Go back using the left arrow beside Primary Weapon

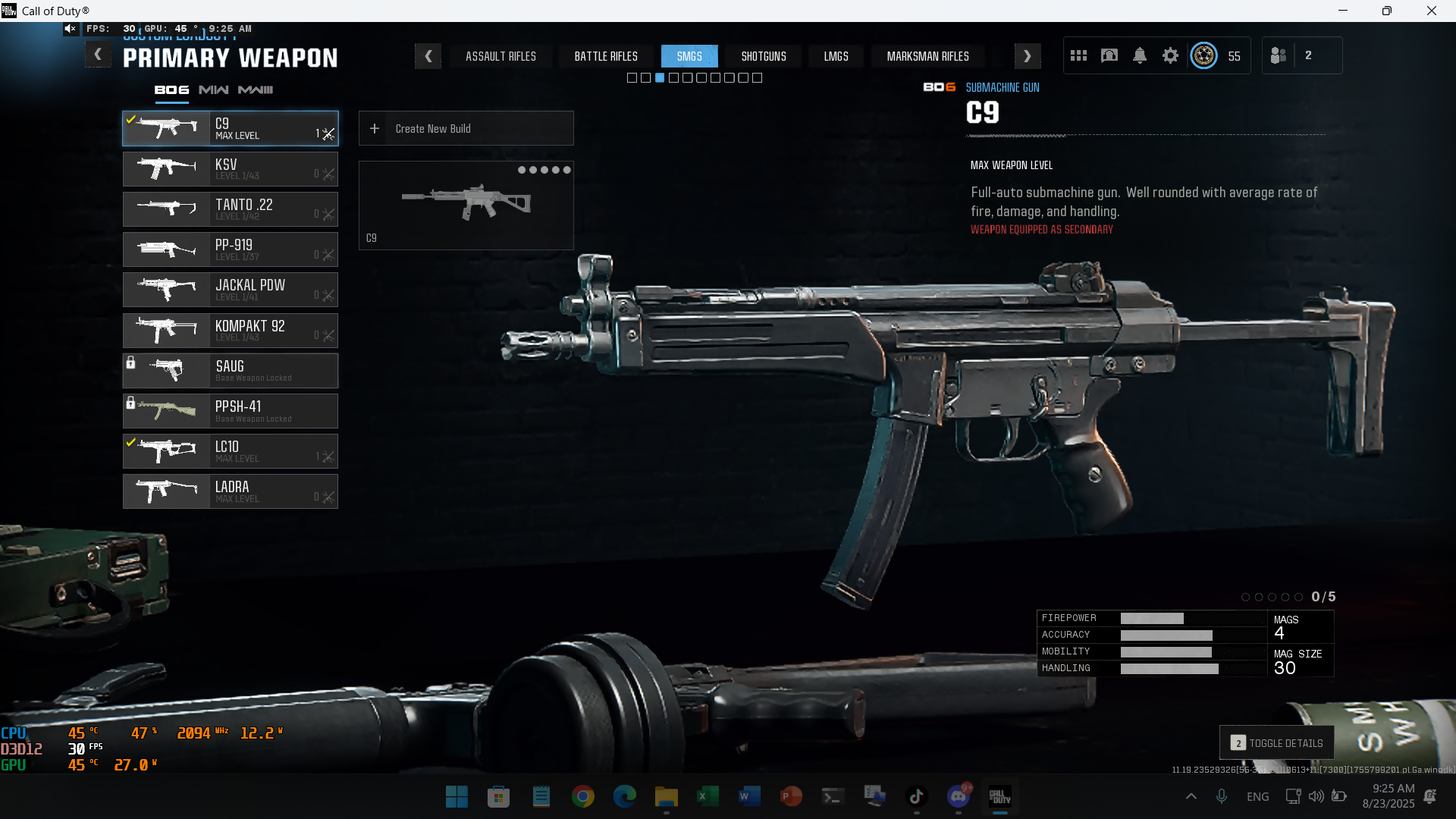point(98,55)
